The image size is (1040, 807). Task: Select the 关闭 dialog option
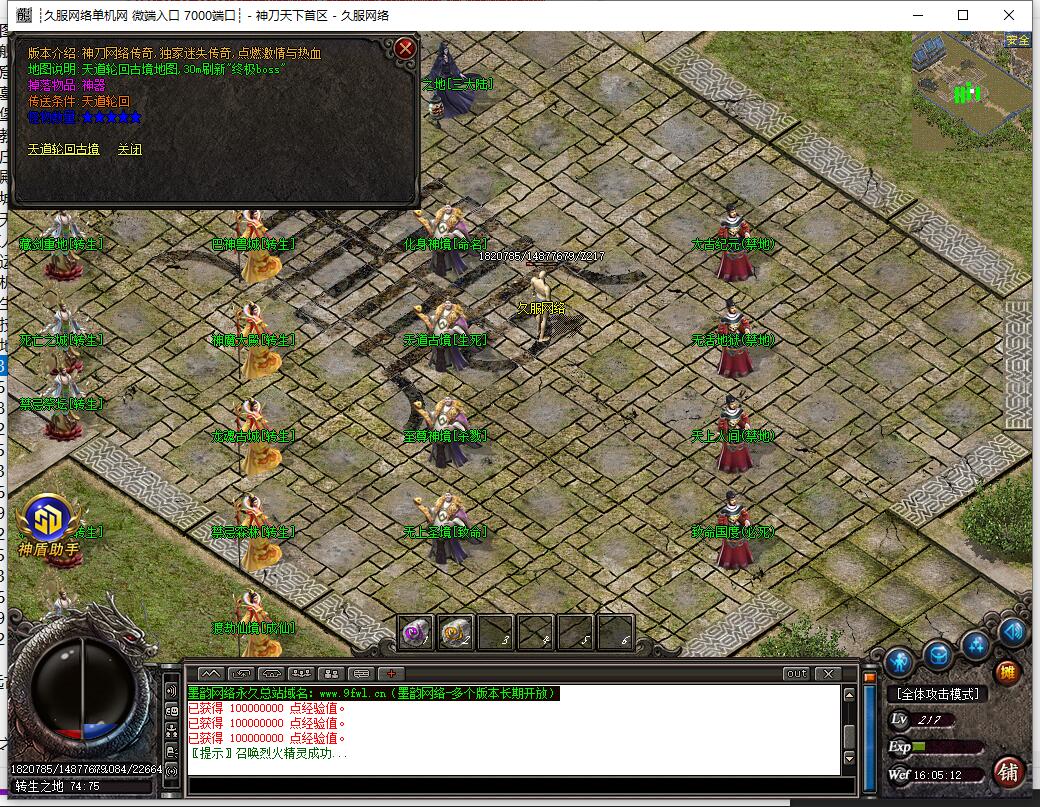coord(130,150)
